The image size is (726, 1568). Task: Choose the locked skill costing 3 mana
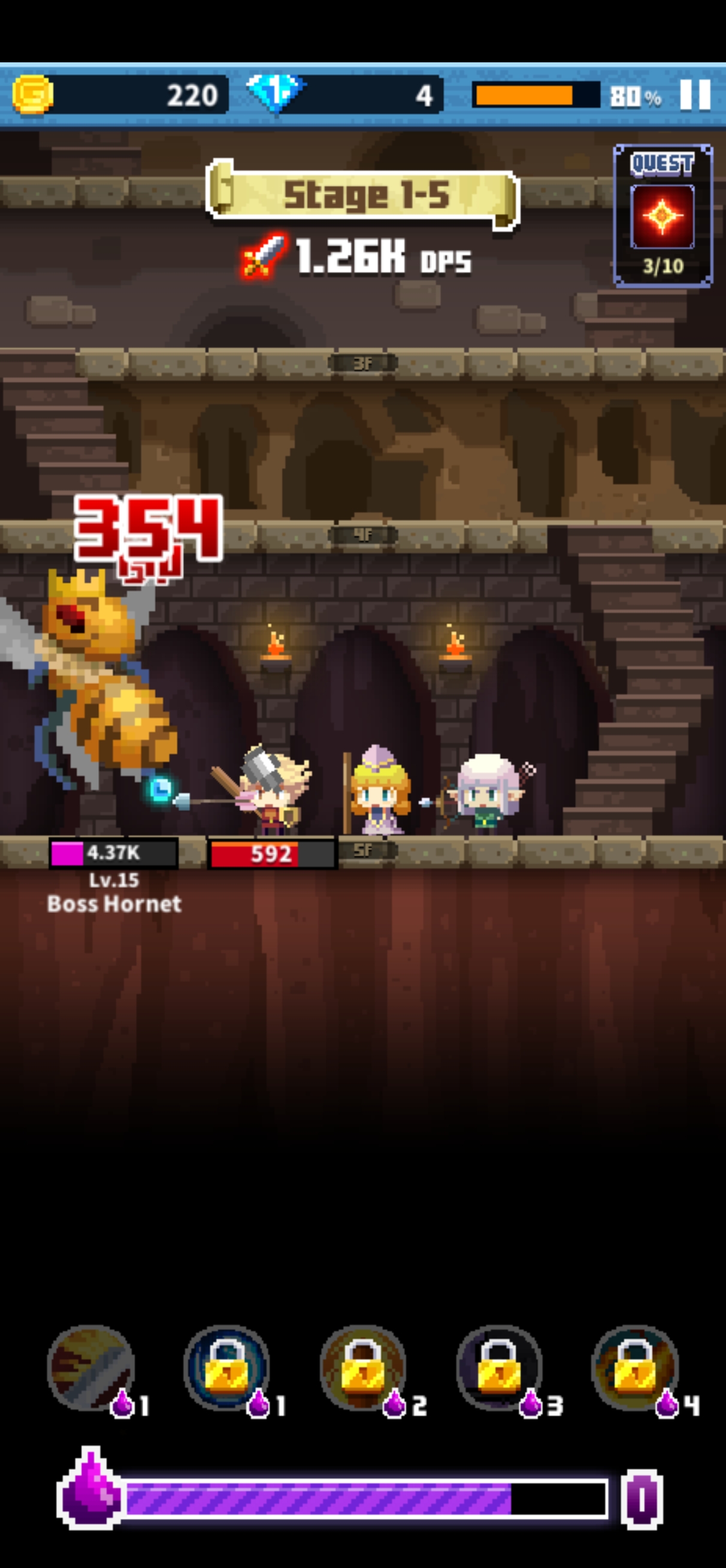pyautogui.click(x=499, y=1367)
